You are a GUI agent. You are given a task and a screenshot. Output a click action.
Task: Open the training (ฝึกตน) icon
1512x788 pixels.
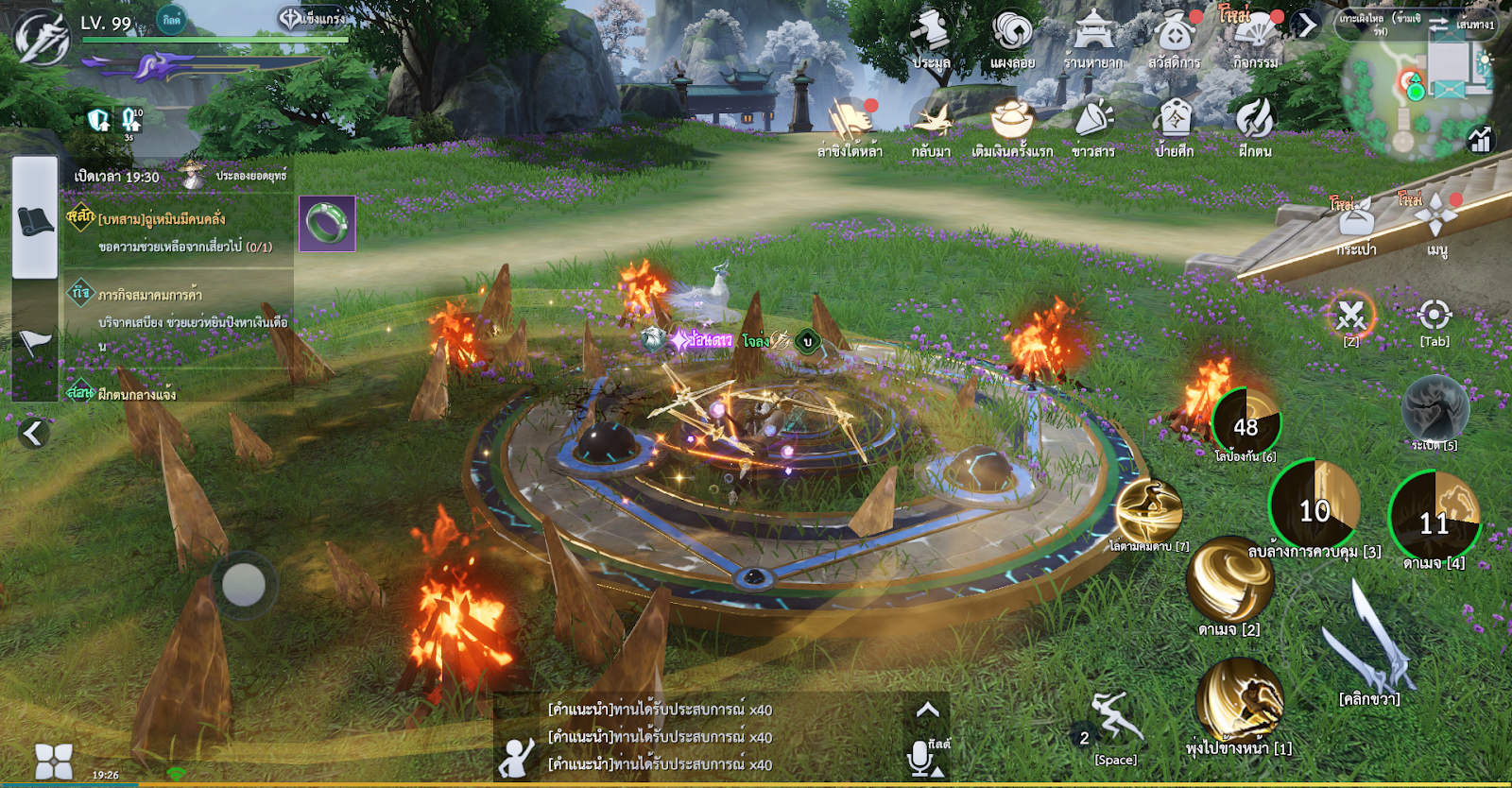pos(1255,125)
